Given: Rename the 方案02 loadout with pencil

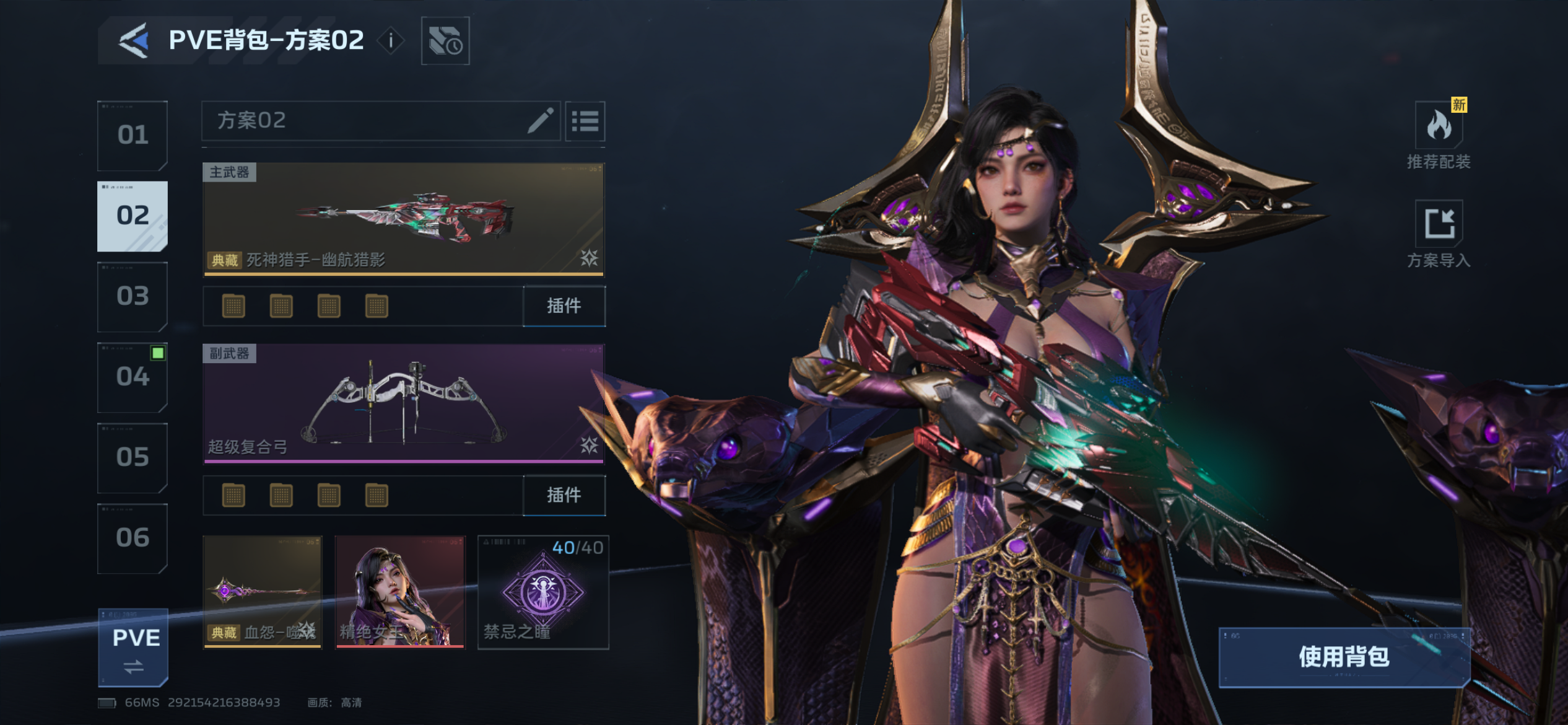Looking at the screenshot, I should click(540, 121).
